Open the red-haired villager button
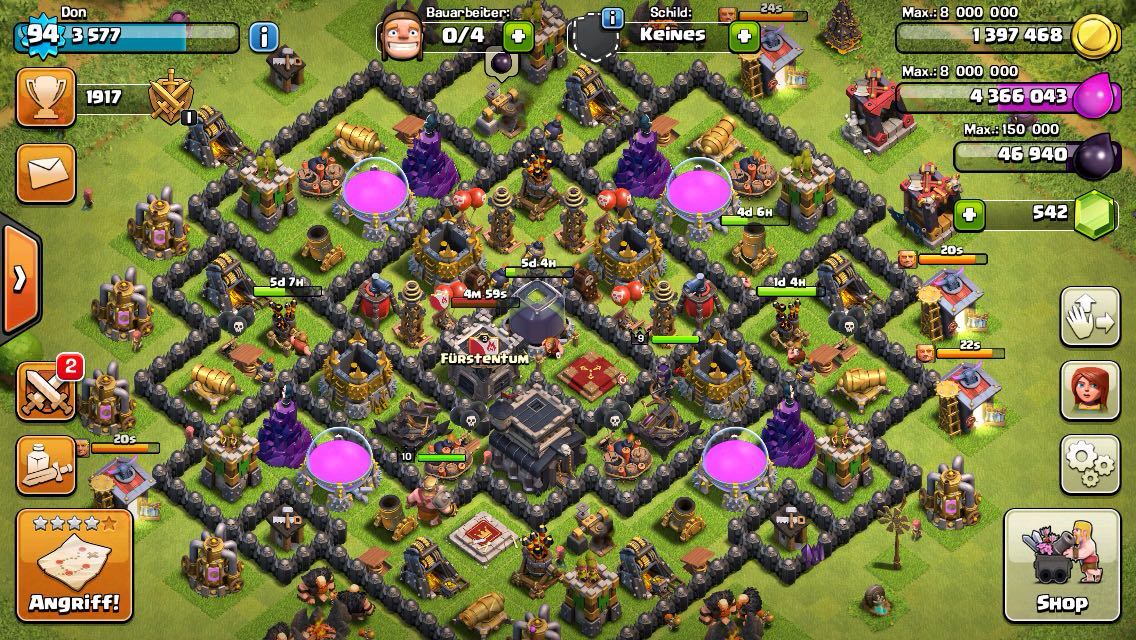The width and height of the screenshot is (1136, 640). tap(1090, 391)
